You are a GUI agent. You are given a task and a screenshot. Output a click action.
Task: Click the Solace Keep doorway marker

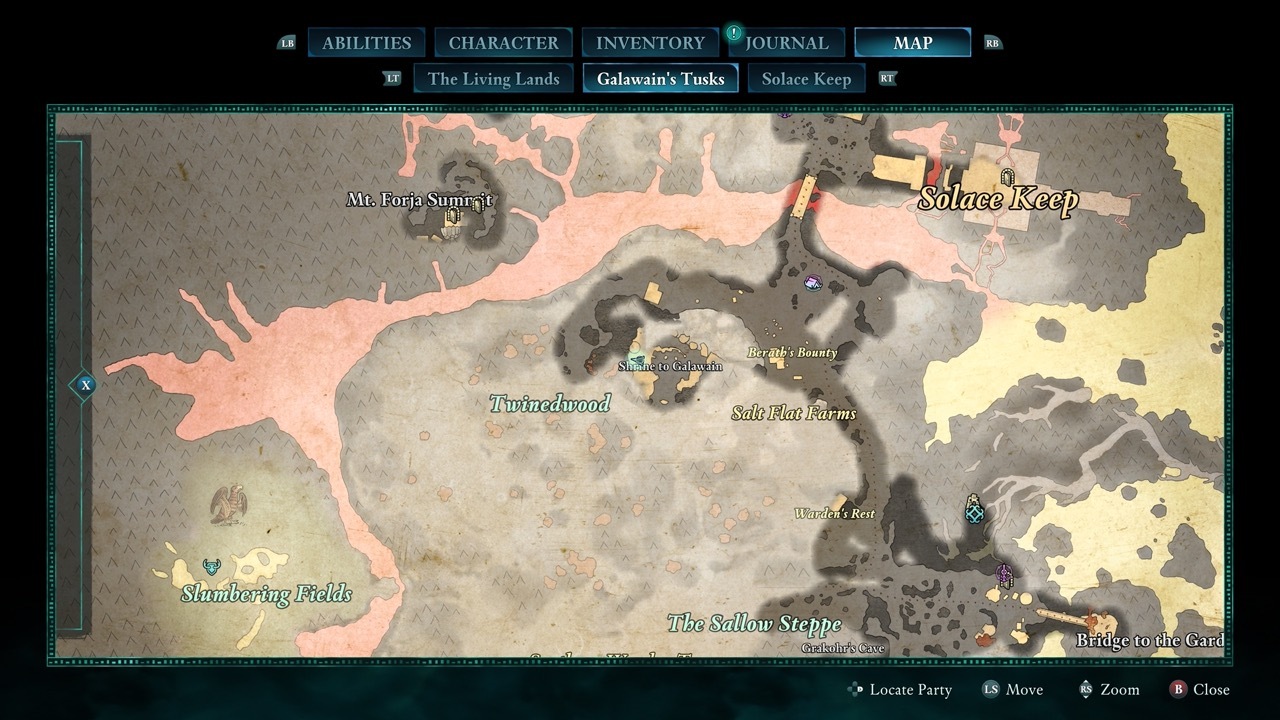pos(1007,178)
